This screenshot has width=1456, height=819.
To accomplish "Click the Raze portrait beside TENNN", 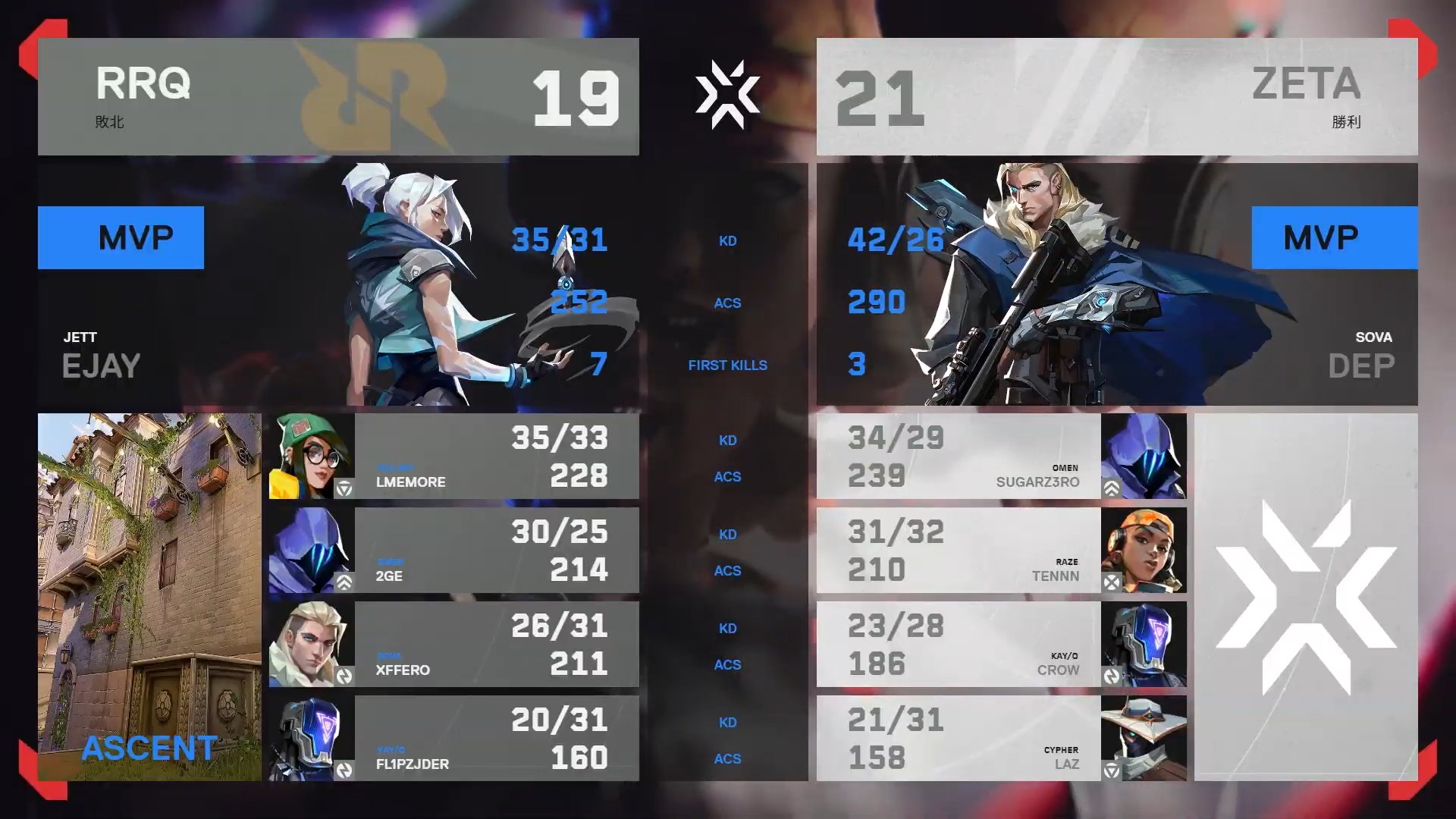I will pyautogui.click(x=1145, y=550).
